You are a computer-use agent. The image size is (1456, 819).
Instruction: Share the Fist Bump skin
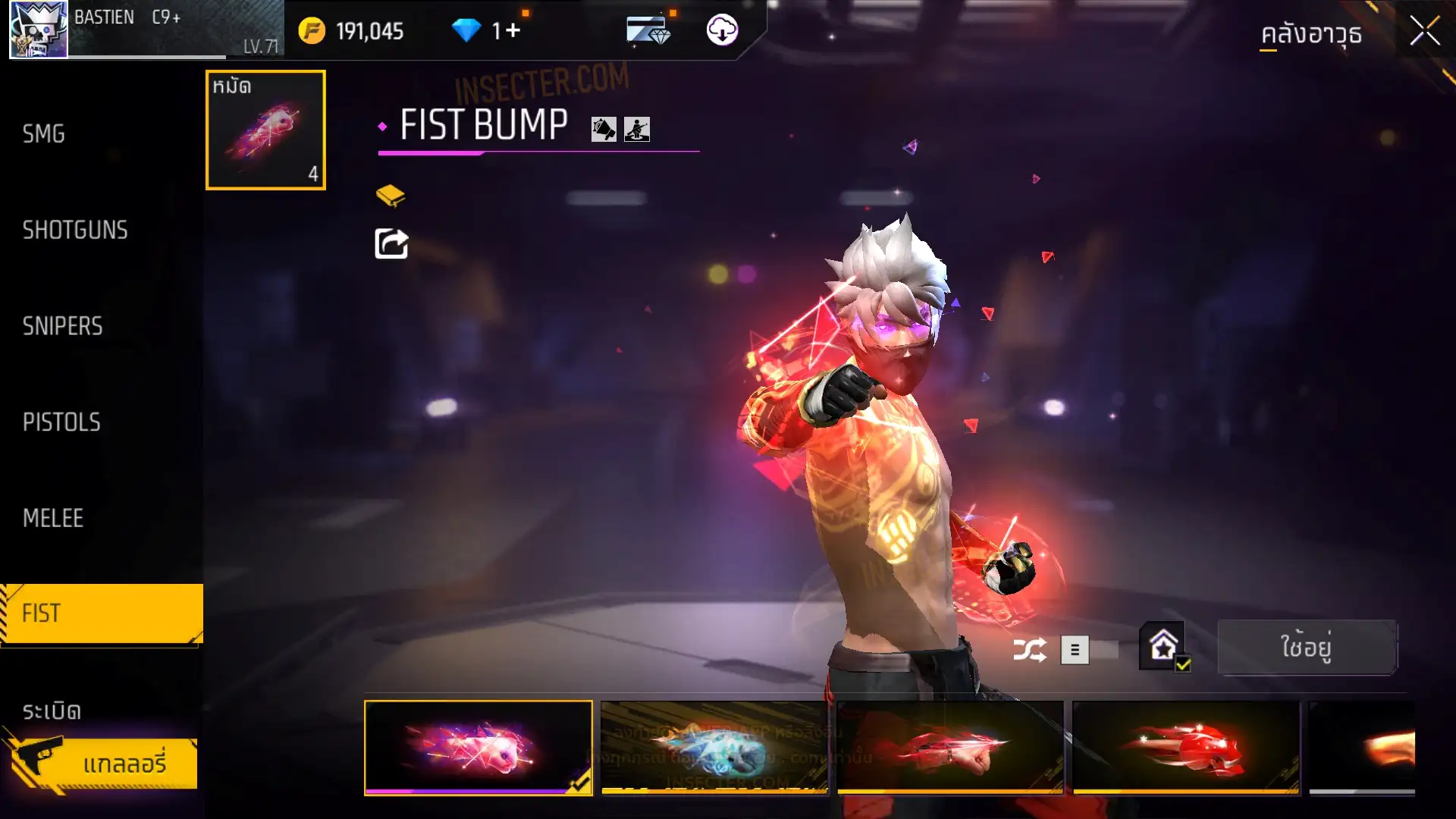391,244
